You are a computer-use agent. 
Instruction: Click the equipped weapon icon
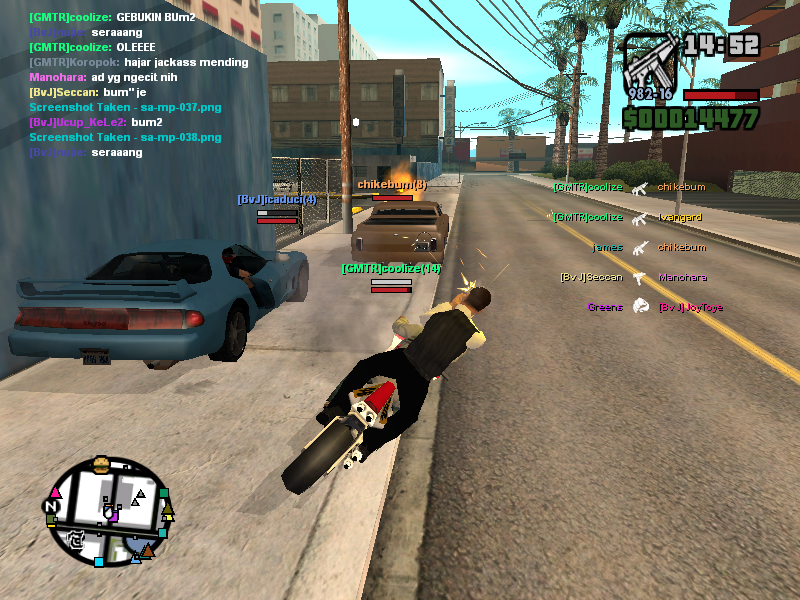[647, 60]
